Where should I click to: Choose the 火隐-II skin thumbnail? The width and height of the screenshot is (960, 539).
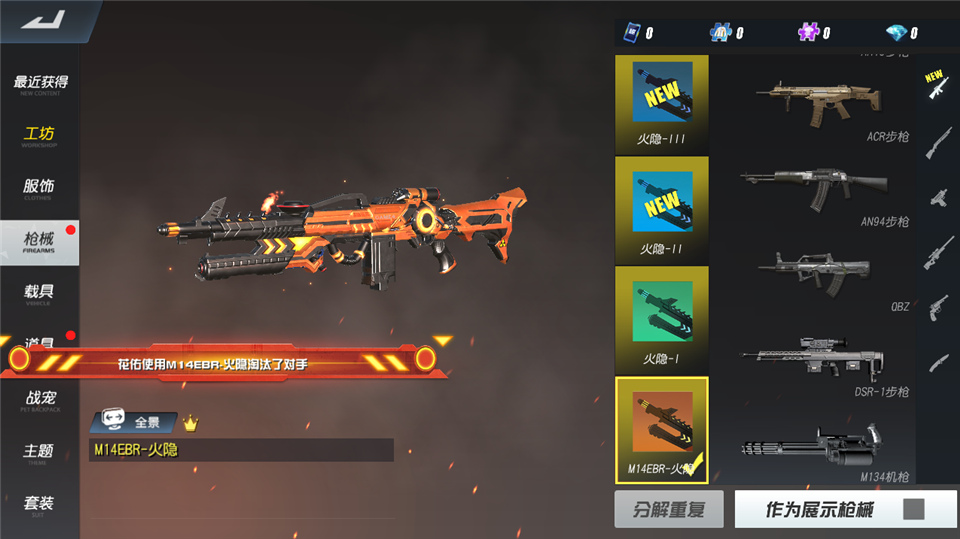tap(662, 210)
